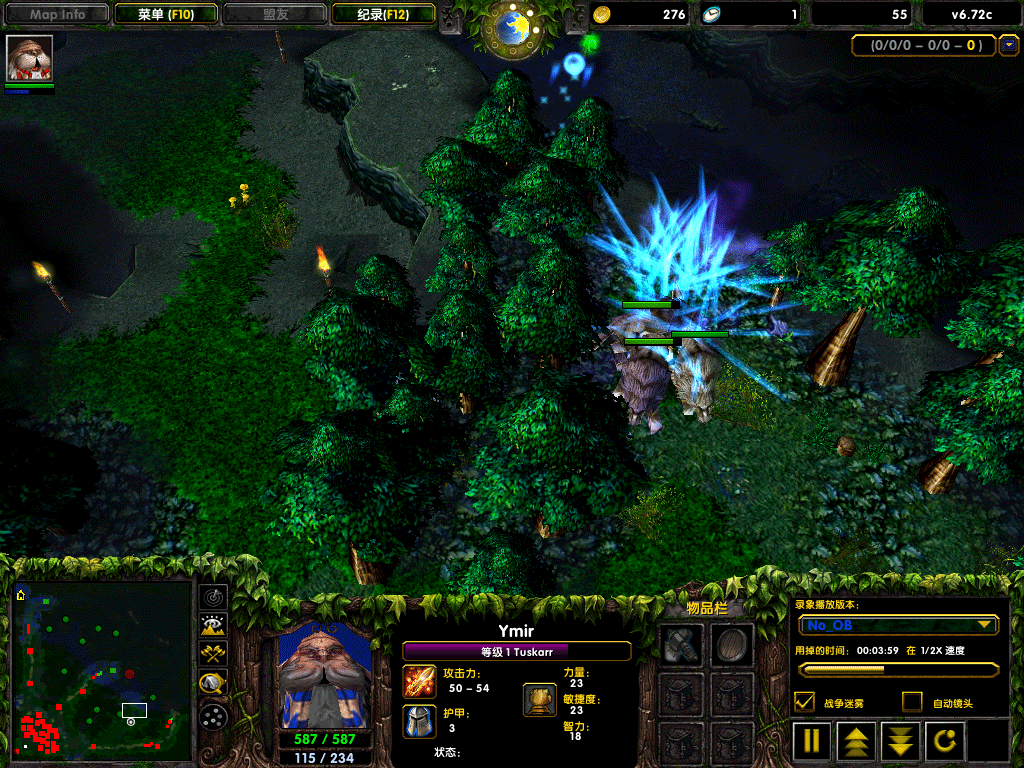This screenshot has height=768, width=1024.
Task: Expand the scoreboard arrow button
Action: tap(1009, 45)
